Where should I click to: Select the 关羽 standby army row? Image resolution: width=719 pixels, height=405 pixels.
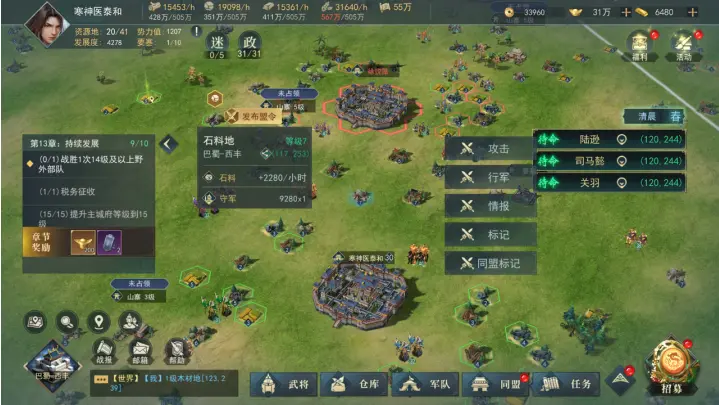tap(610, 183)
